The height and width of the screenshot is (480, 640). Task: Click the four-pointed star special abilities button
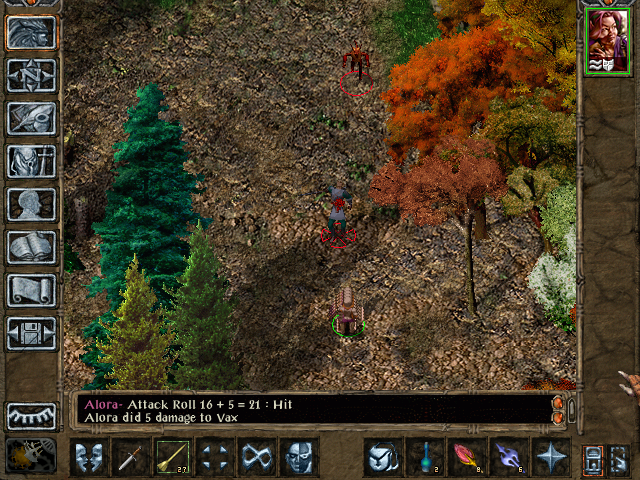point(552,457)
